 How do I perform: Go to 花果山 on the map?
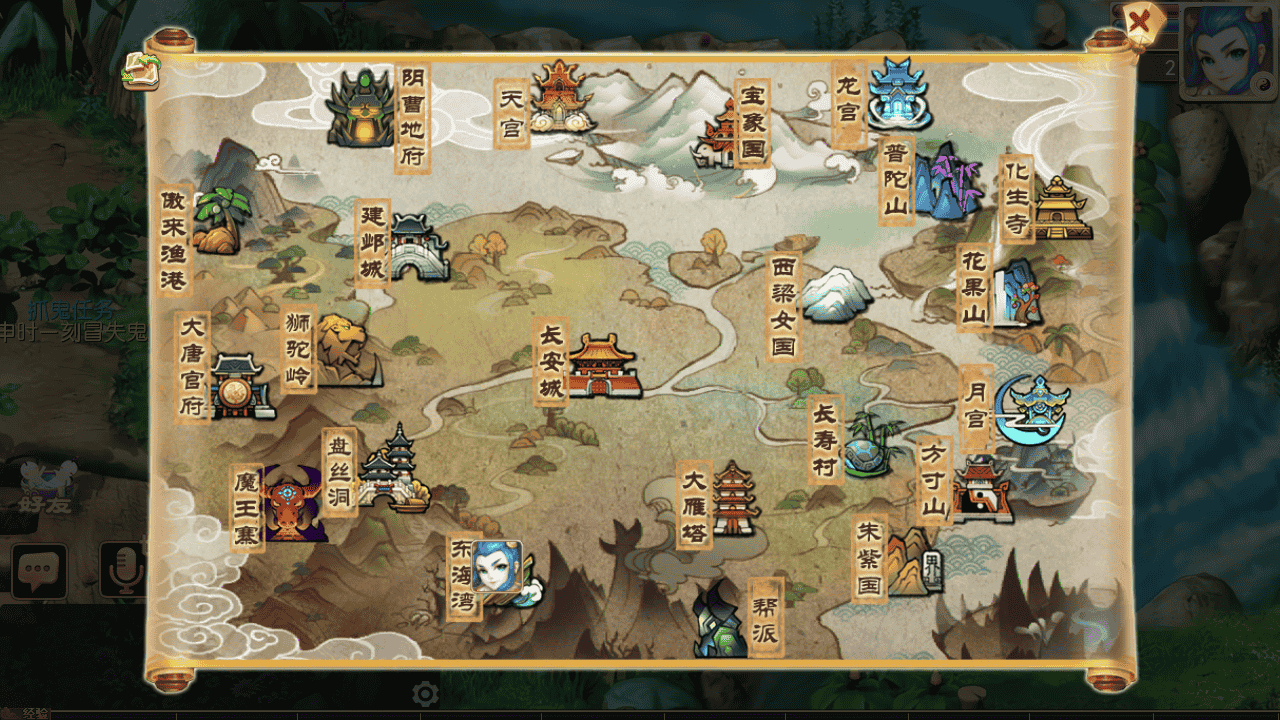pos(1017,293)
